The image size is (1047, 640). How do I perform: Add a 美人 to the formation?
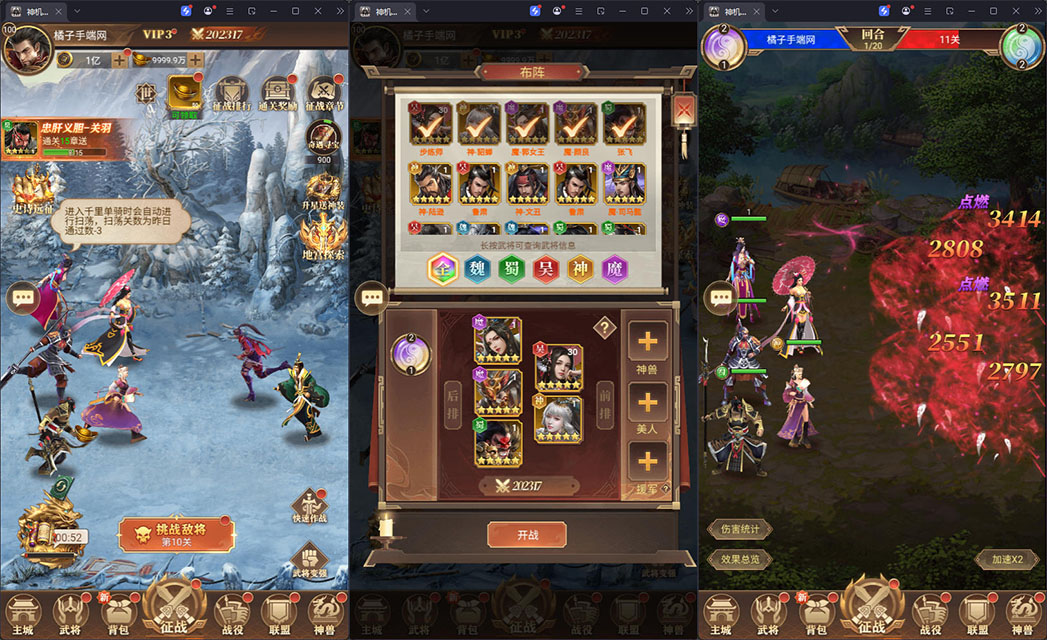[x=647, y=403]
